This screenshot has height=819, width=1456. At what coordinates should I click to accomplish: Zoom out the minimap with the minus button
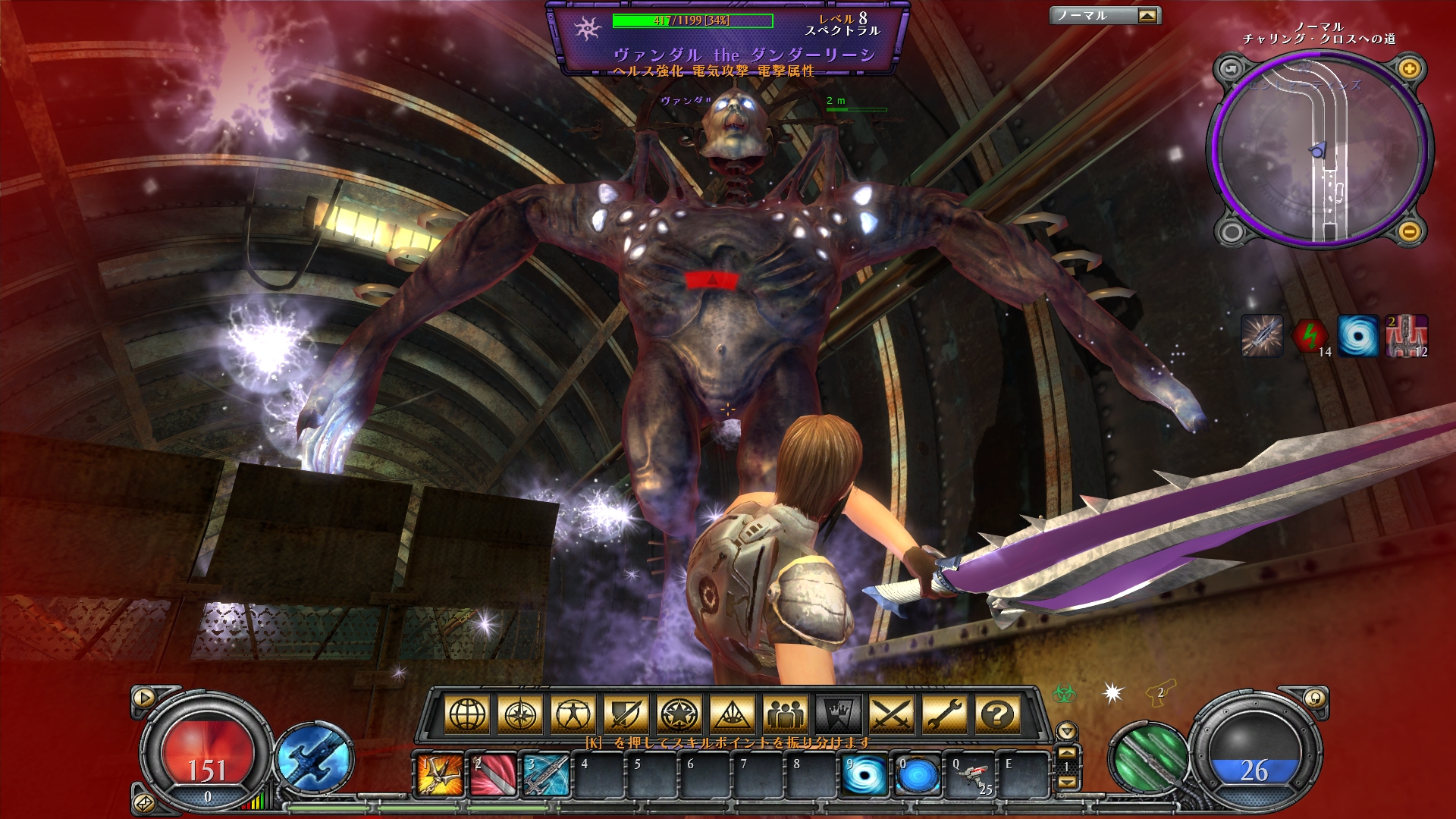coord(1410,231)
